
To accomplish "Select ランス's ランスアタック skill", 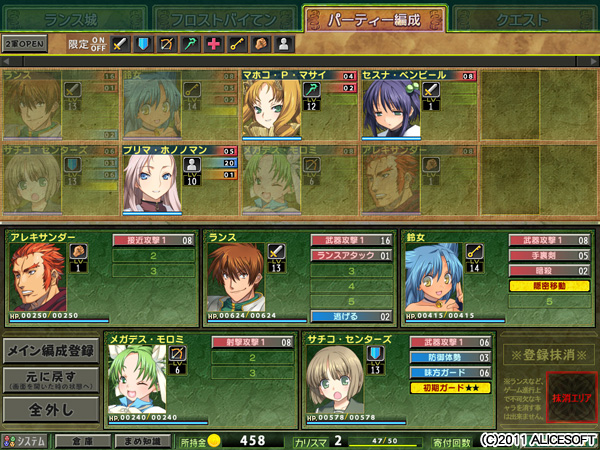I will [x=353, y=256].
